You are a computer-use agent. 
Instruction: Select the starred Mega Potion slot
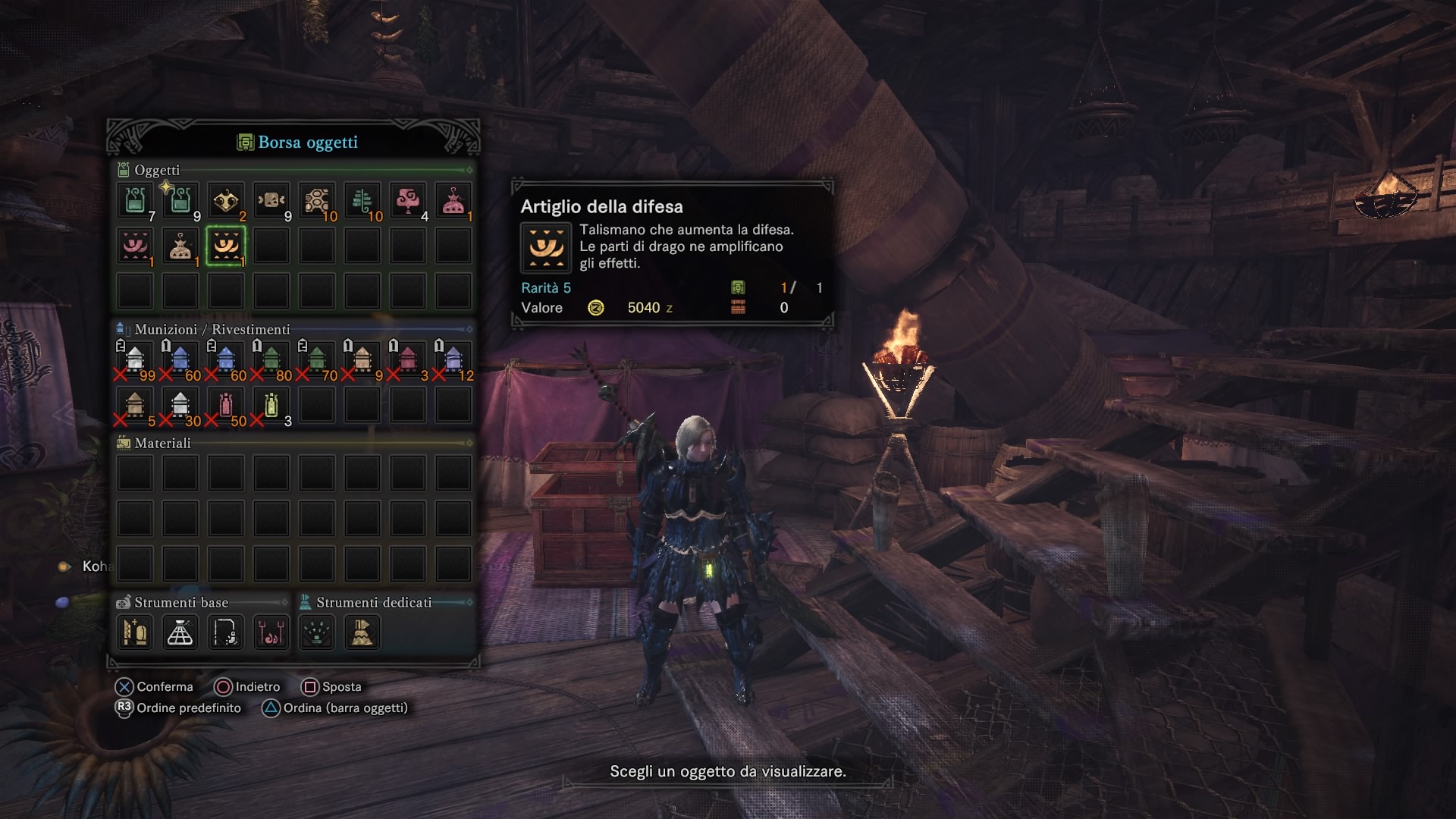[x=180, y=201]
